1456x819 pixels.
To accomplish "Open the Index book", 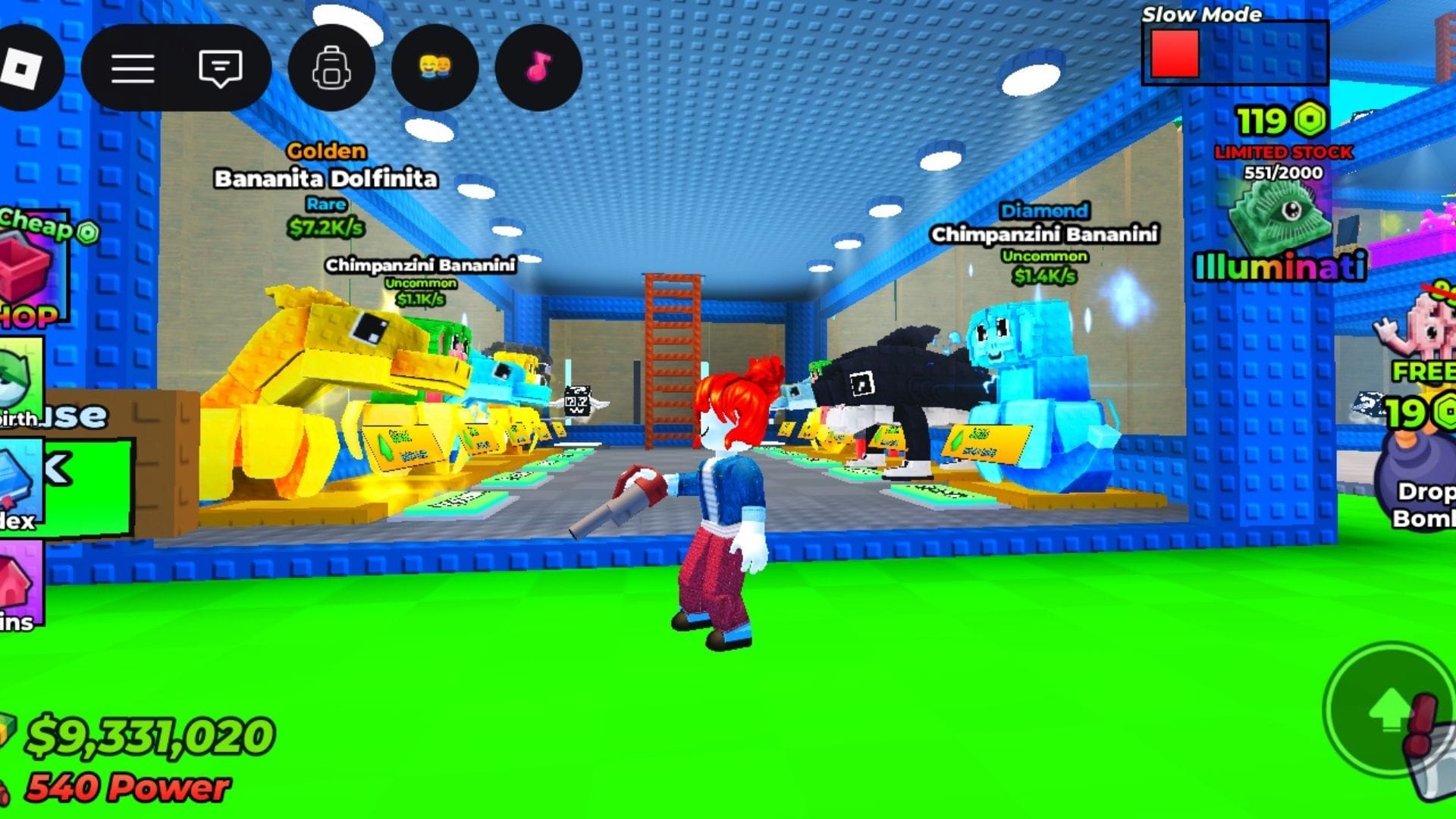I will 20,485.
